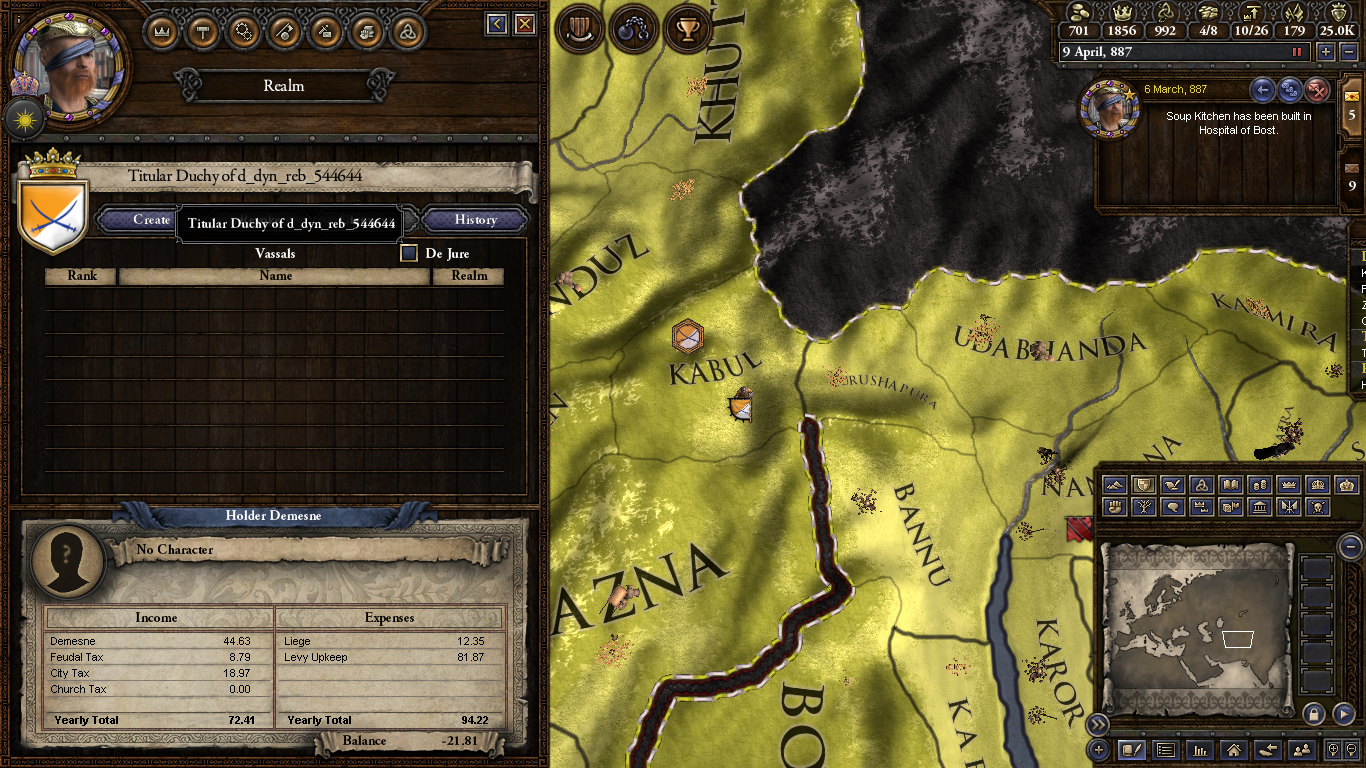
Task: Open the Military tab (axe icon)
Action: [x=282, y=31]
